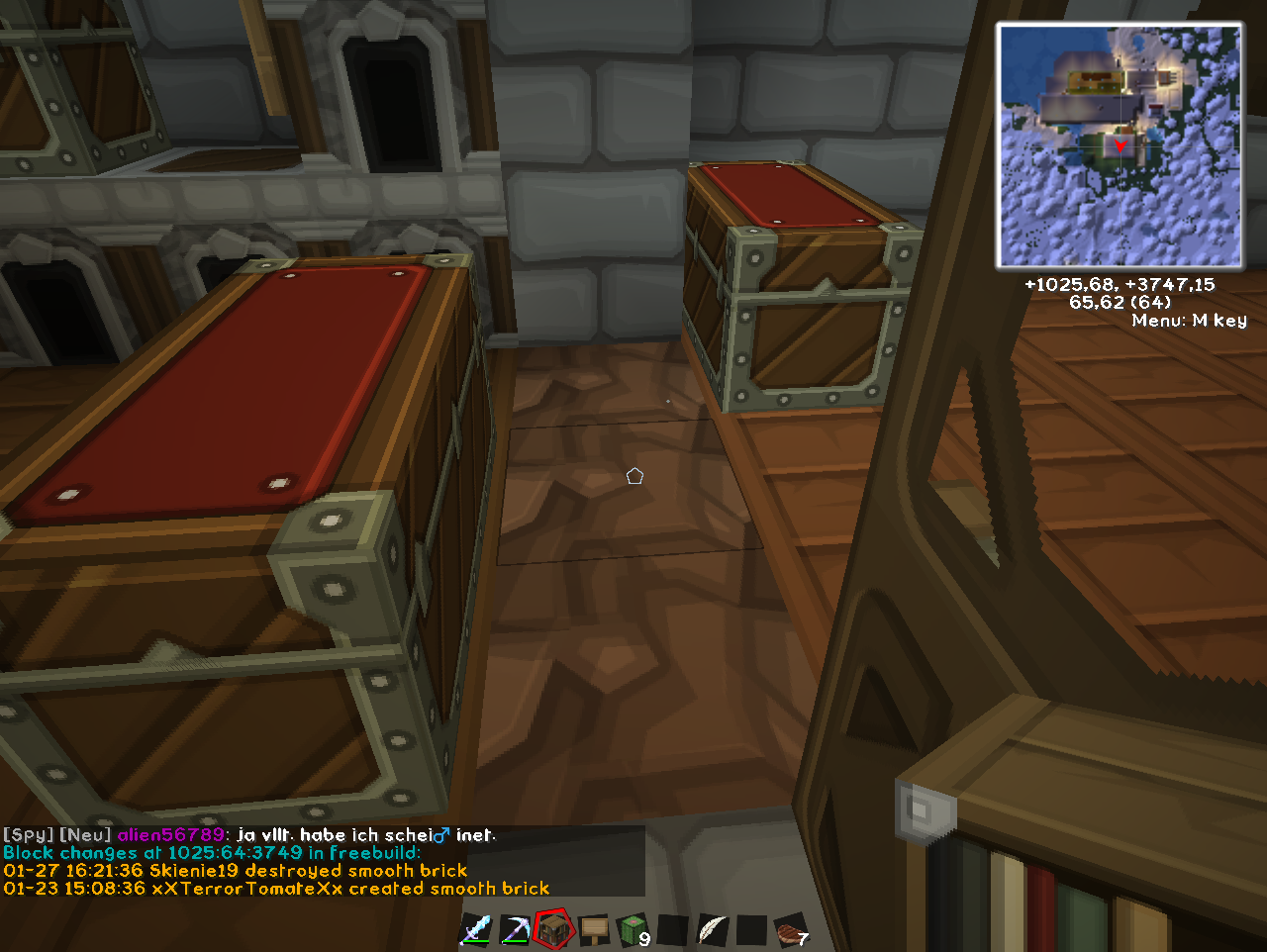
Task: Click the minimap in the corner
Action: [1120, 146]
